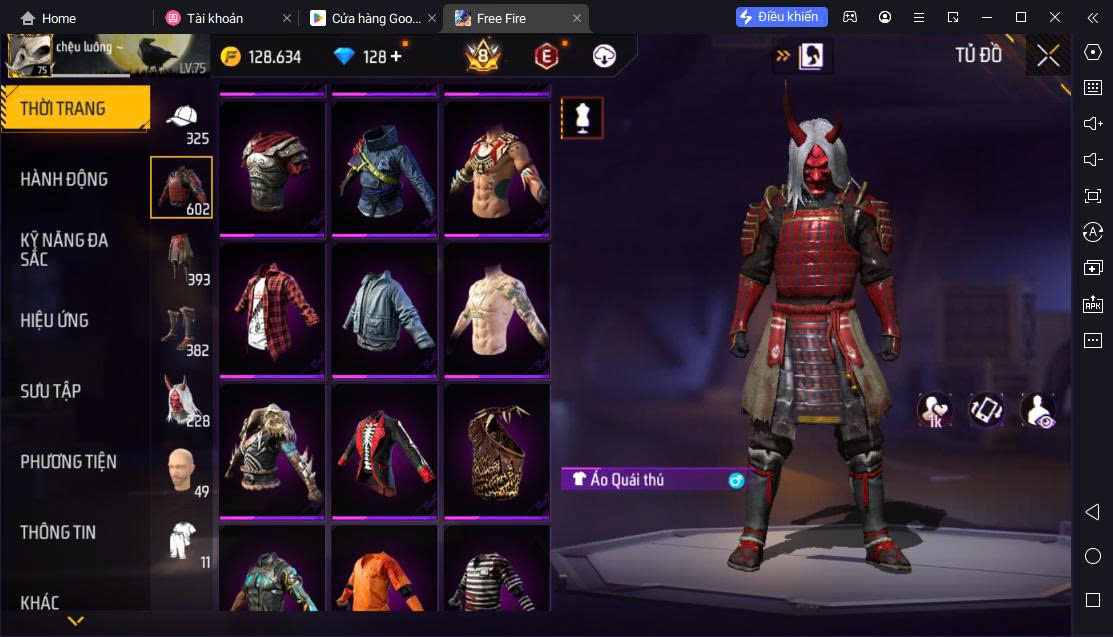Open the HIỆU ỨNG section
Viewport: 1113px width, 637px height.
(x=55, y=320)
